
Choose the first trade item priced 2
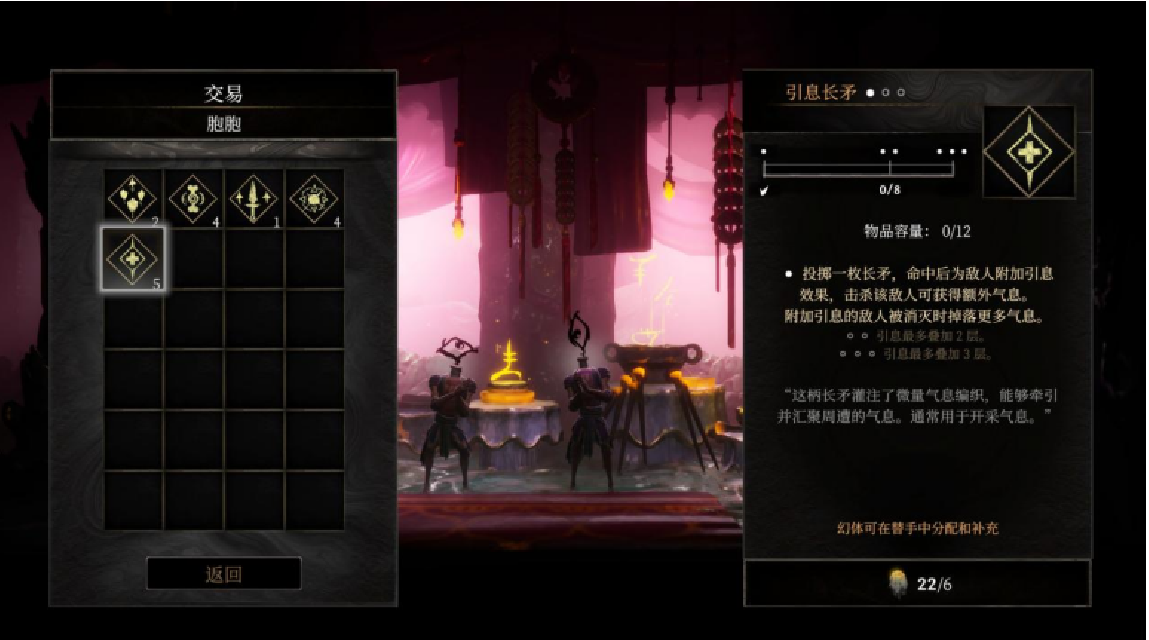134,198
